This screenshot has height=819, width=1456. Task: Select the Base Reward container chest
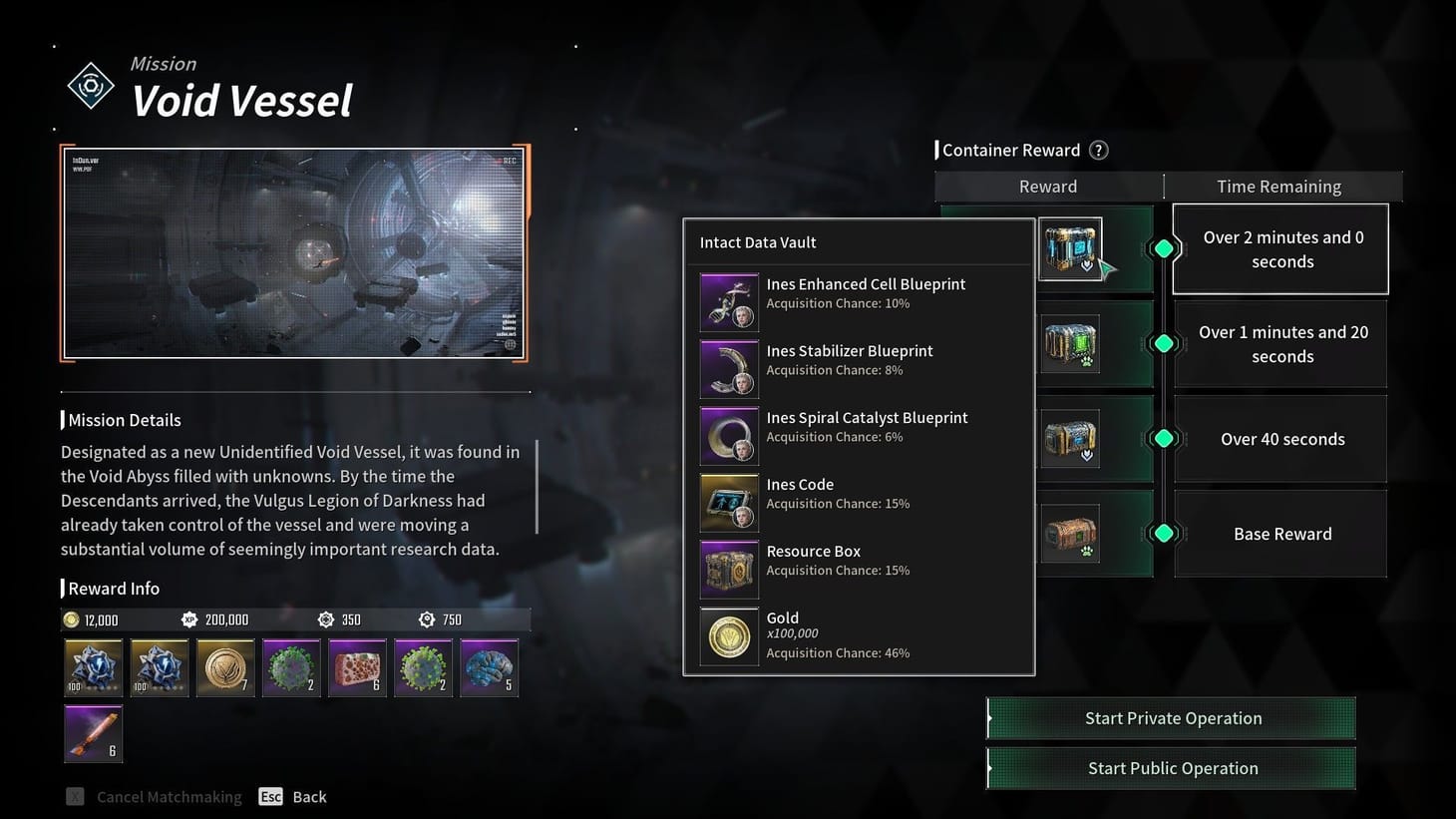click(x=1069, y=533)
